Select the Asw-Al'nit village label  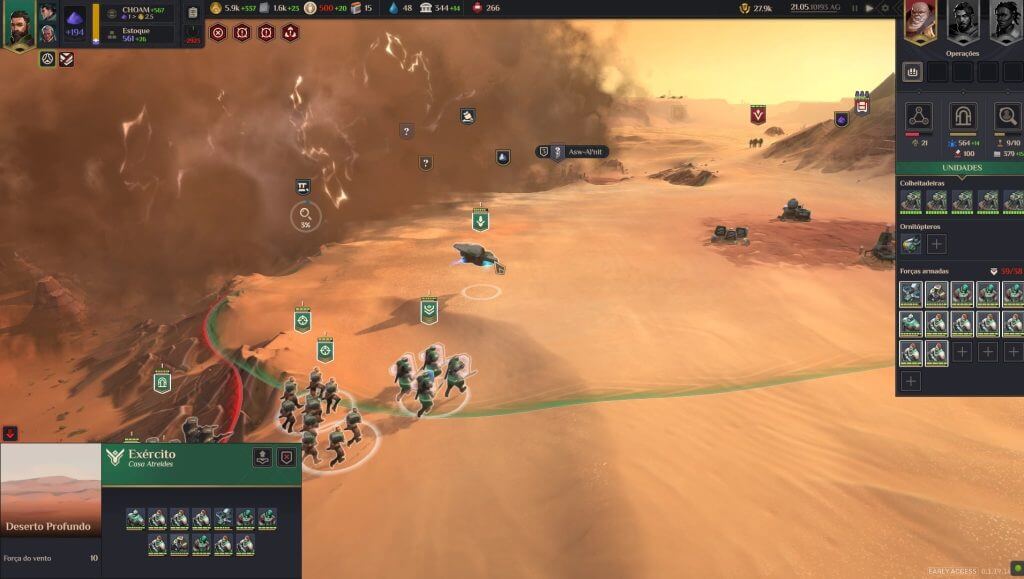pyautogui.click(x=572, y=151)
